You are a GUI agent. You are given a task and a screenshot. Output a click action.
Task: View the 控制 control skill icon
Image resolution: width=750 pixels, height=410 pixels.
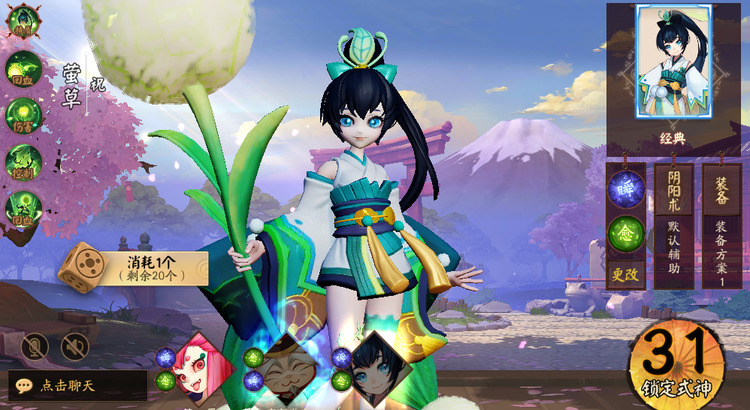pyautogui.click(x=22, y=161)
